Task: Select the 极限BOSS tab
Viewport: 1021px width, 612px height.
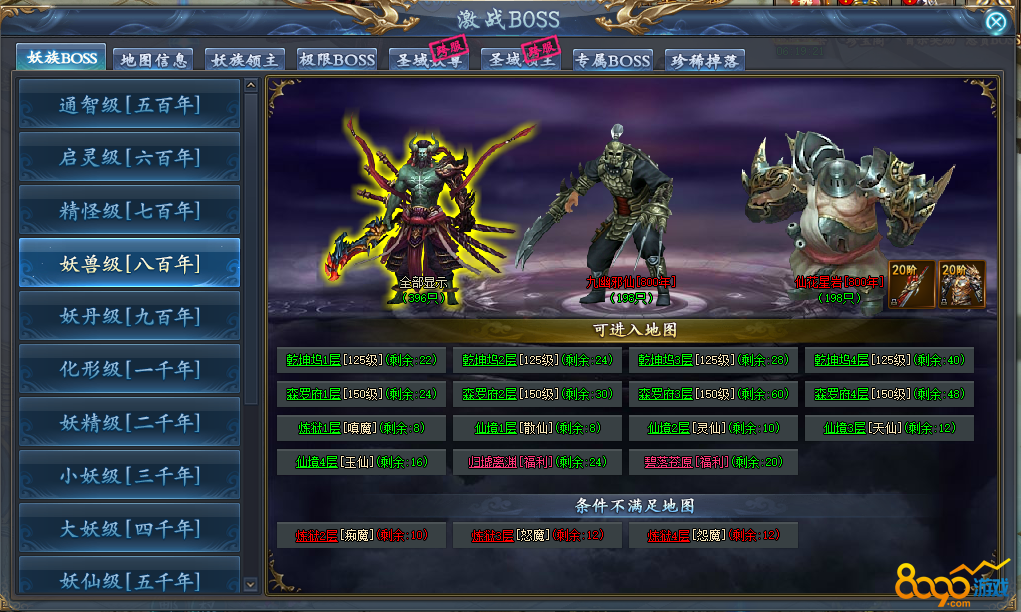Action: tap(335, 60)
